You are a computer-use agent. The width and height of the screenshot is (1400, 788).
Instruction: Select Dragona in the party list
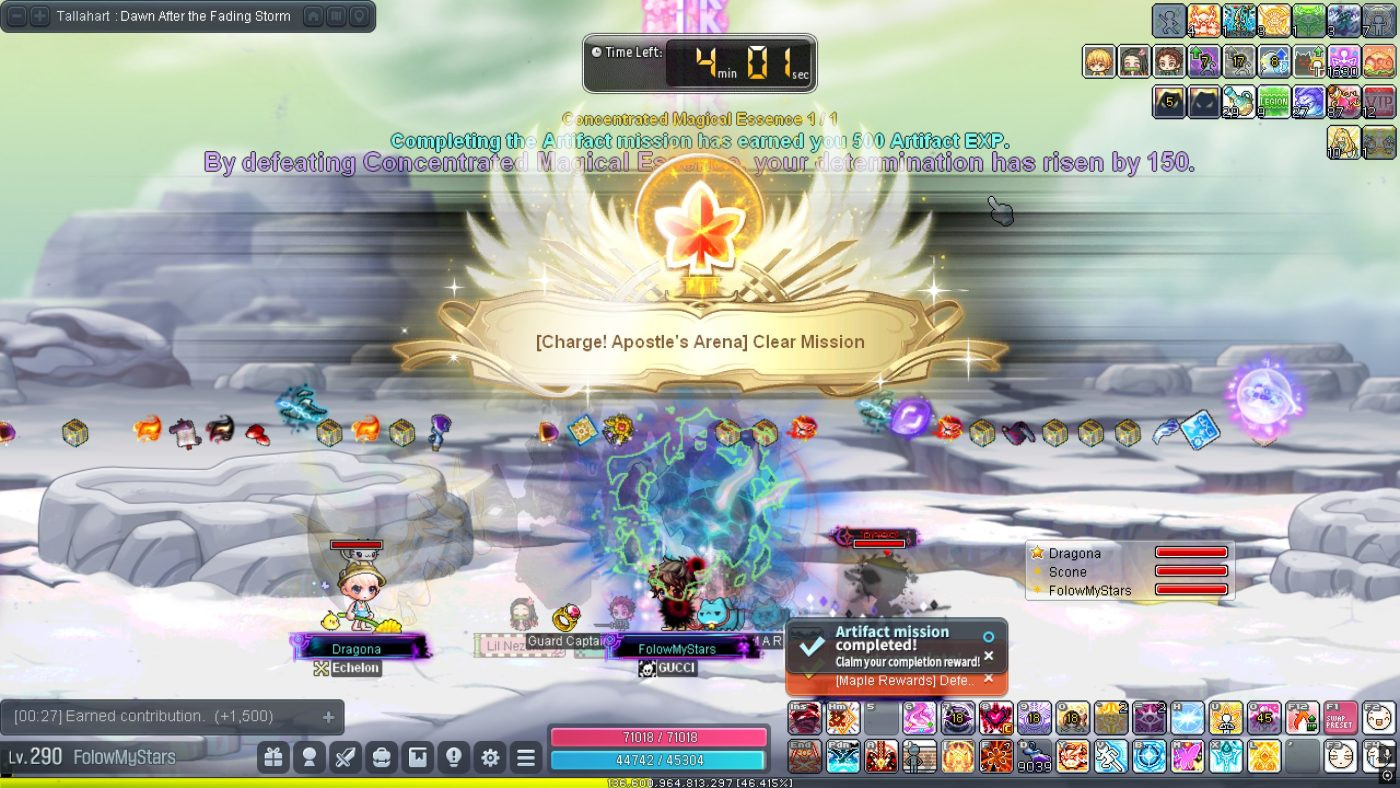point(1075,553)
